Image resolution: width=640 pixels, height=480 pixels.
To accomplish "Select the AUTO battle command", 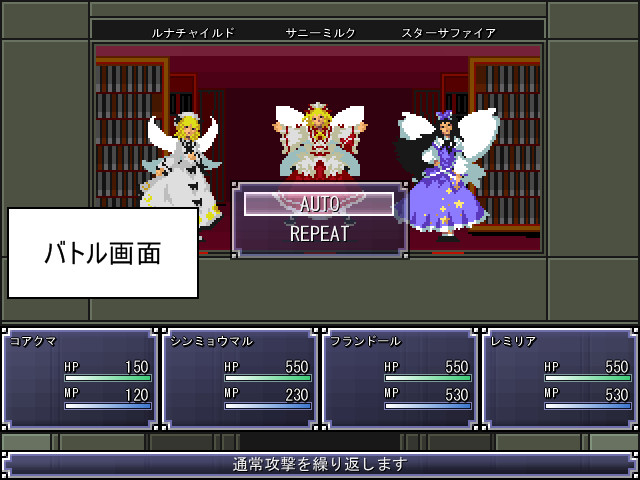I will [x=319, y=204].
